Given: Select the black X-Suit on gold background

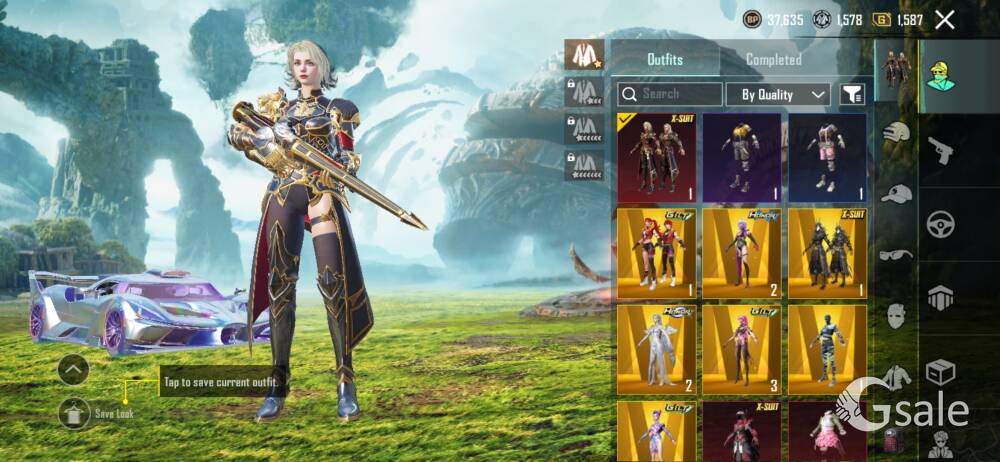Looking at the screenshot, I should click(826, 254).
